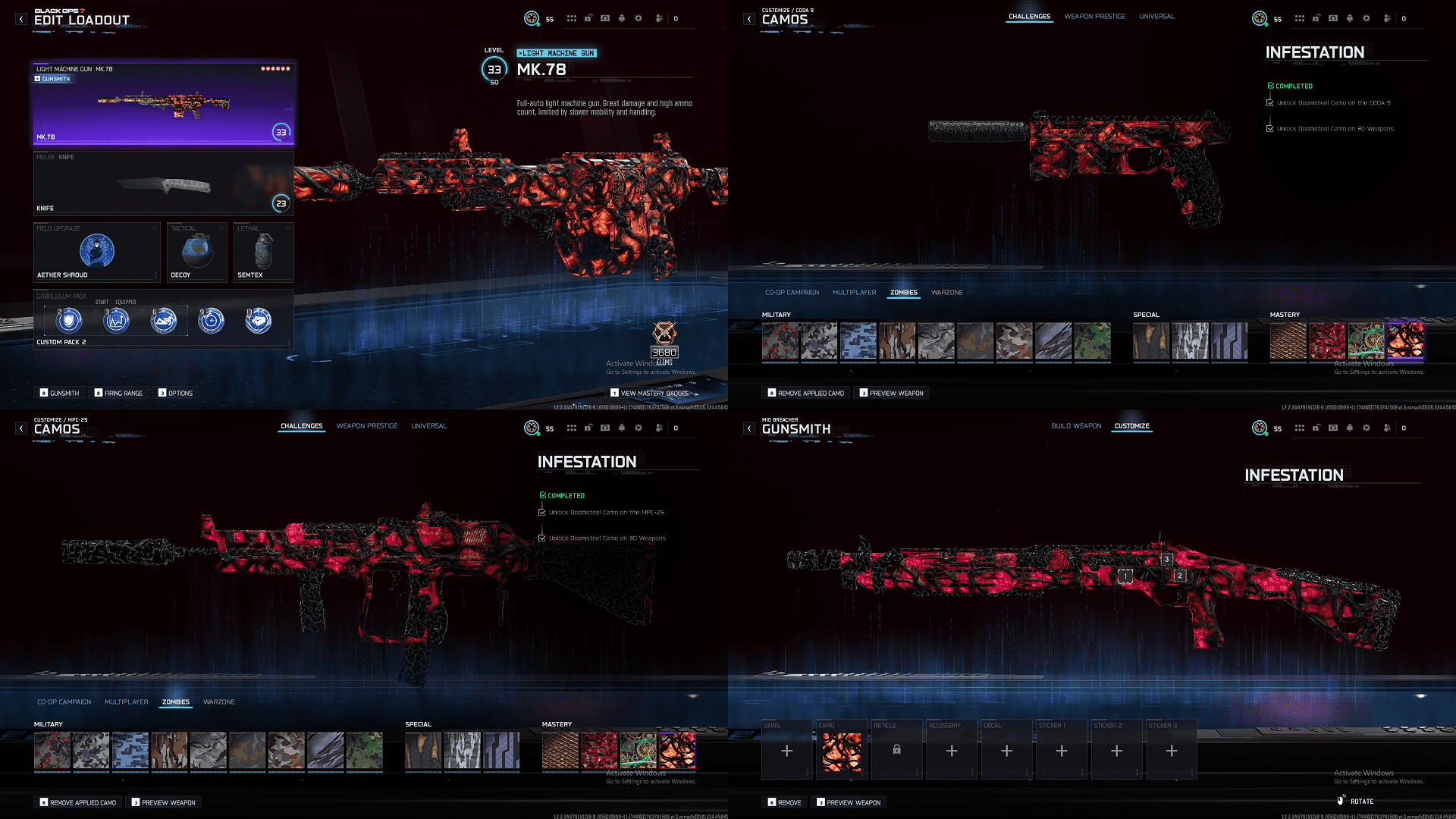Open the WEAPON PRESTIGE tab
The width and height of the screenshot is (1456, 819).
pyautogui.click(x=1094, y=16)
